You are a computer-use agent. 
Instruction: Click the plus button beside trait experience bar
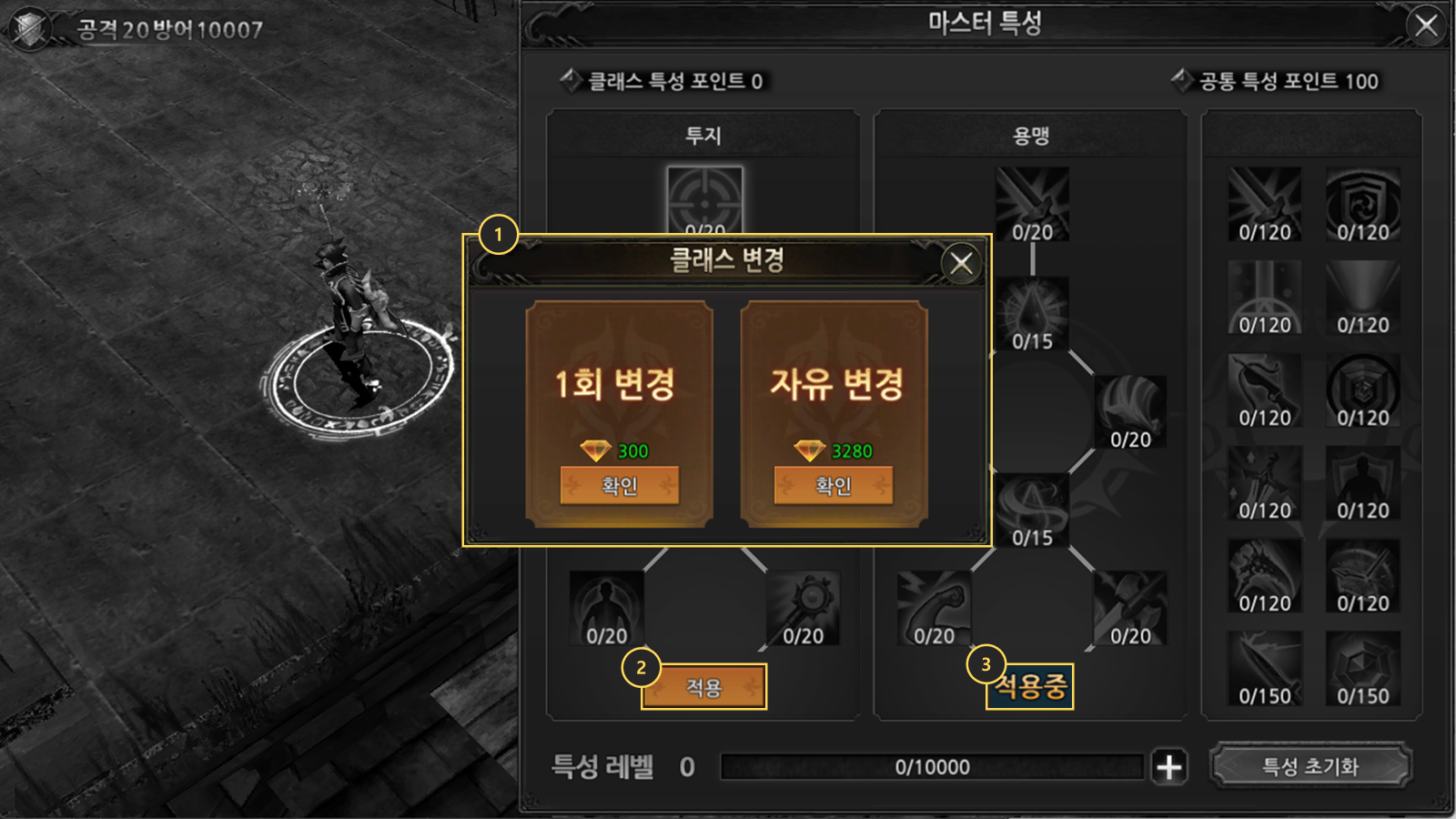coord(1169,767)
